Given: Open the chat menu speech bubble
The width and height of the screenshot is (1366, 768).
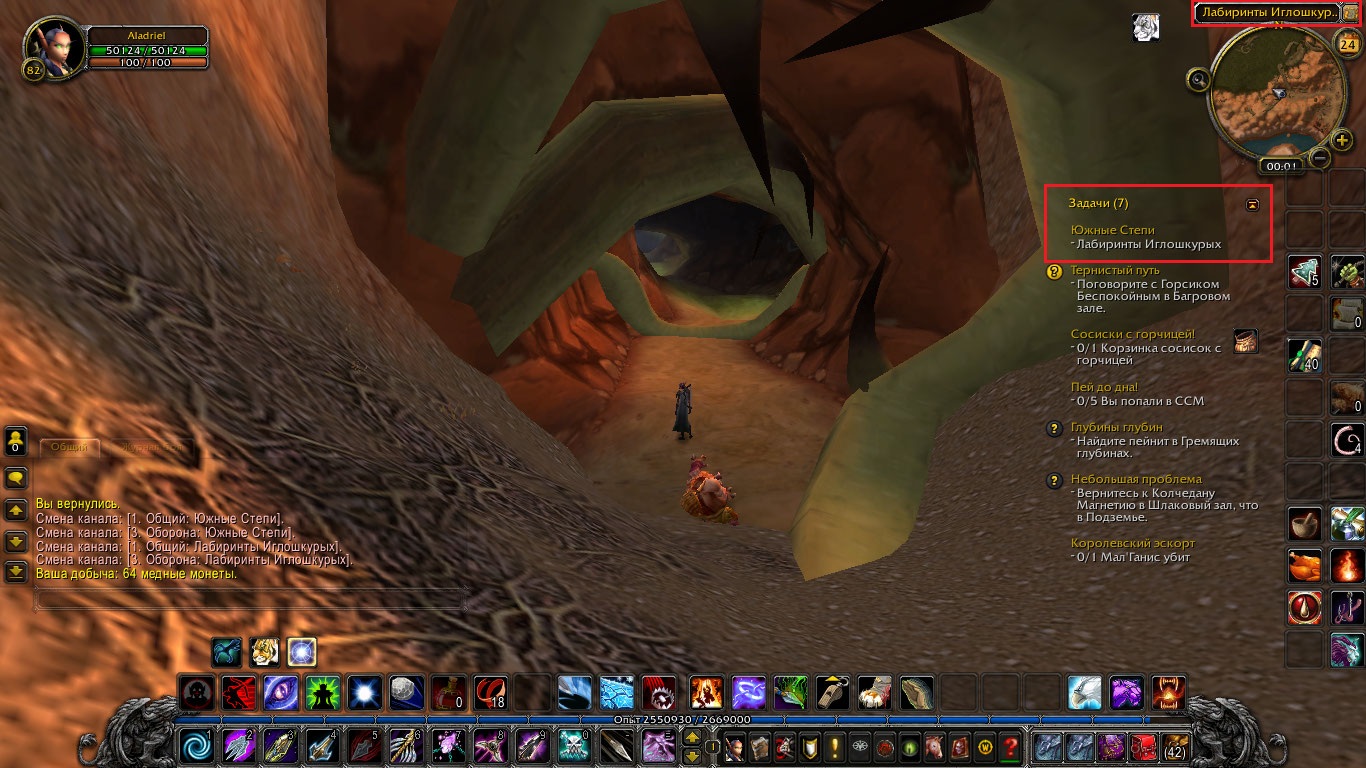Looking at the screenshot, I should 16,478.
